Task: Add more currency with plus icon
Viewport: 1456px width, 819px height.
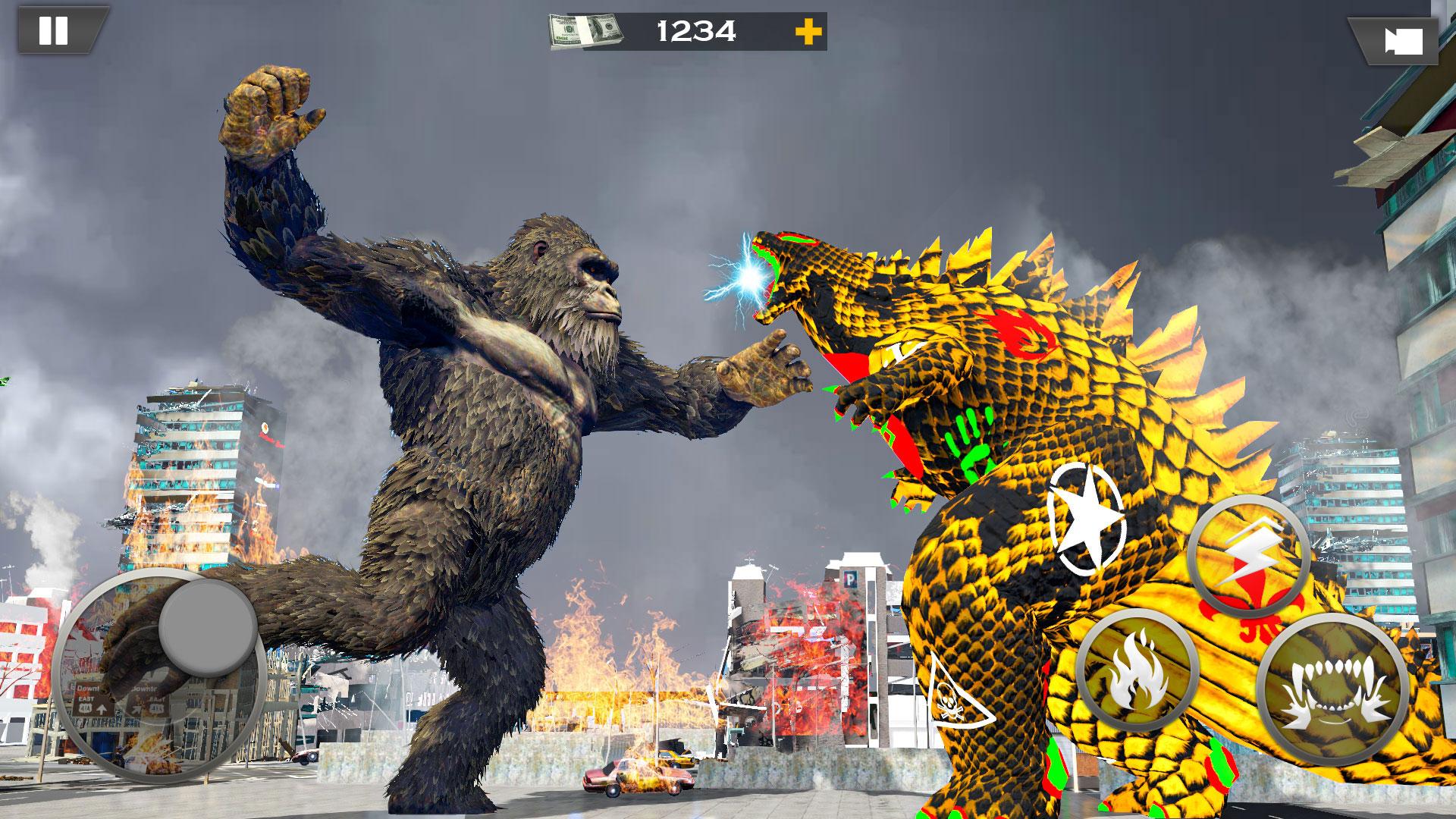Action: tap(811, 32)
